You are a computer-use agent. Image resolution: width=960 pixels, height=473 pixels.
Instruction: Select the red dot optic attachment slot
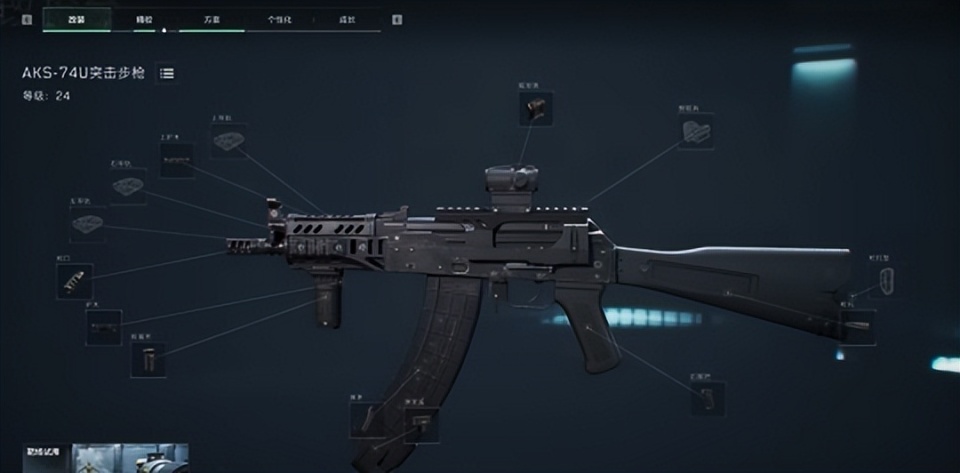click(536, 109)
